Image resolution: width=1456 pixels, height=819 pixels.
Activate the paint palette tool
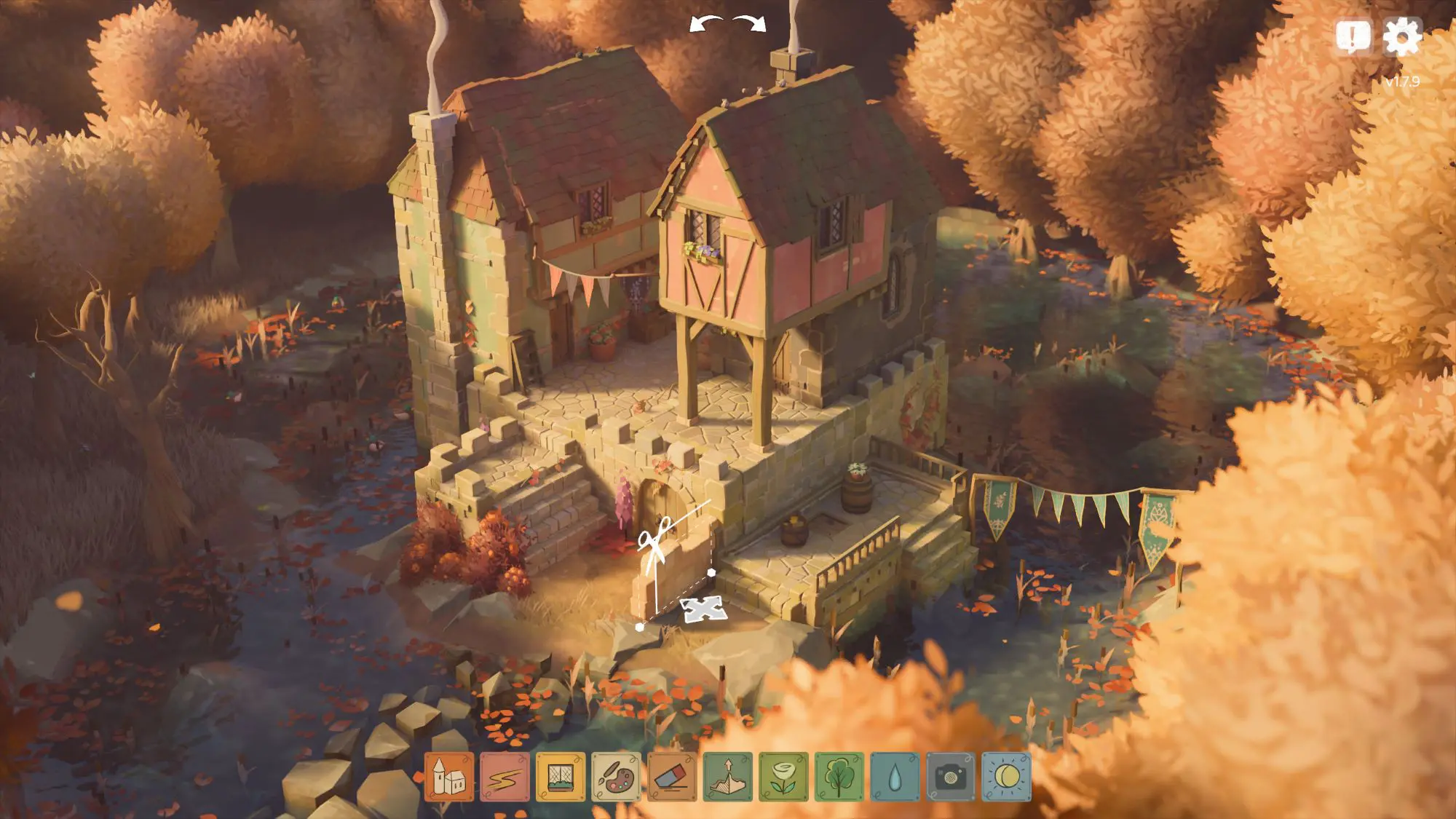(x=616, y=777)
